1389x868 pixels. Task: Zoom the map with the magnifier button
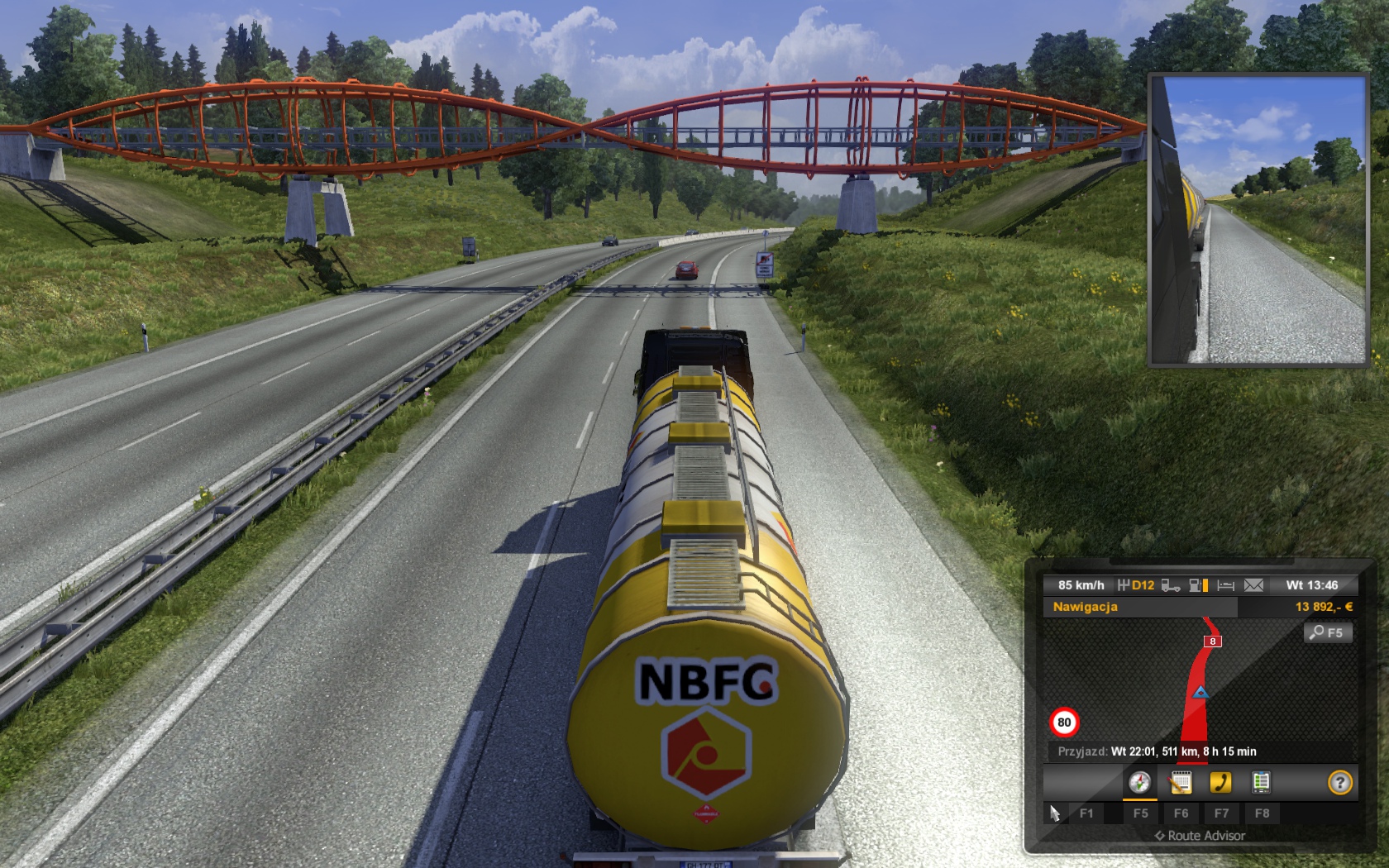click(x=1327, y=633)
